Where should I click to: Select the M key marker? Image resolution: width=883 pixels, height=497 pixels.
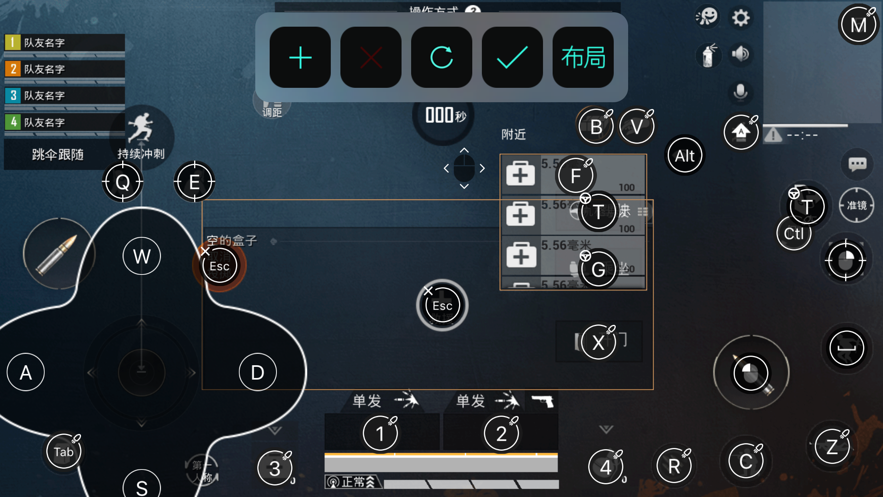[858, 25]
